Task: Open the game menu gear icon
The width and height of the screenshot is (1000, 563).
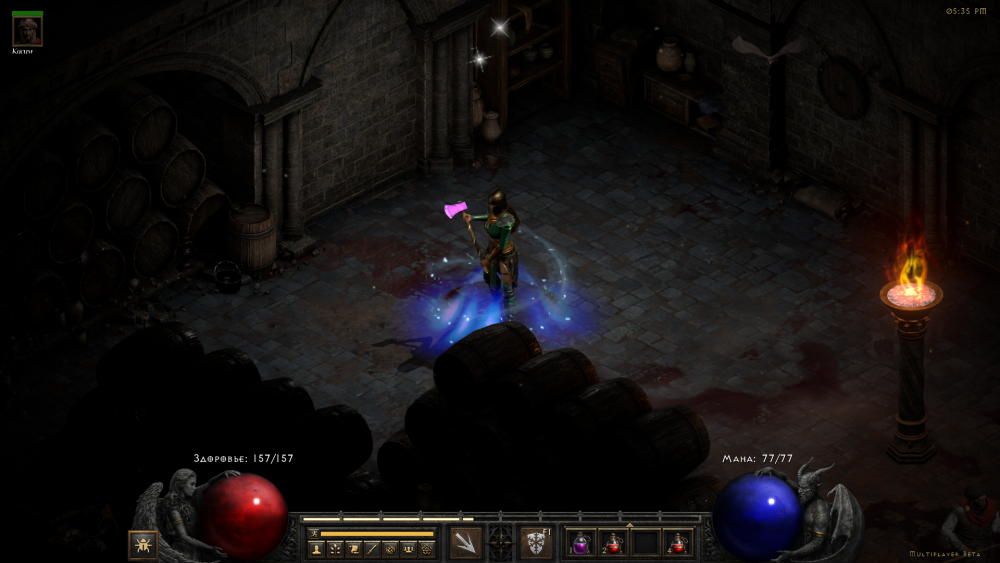Action: [x=426, y=549]
